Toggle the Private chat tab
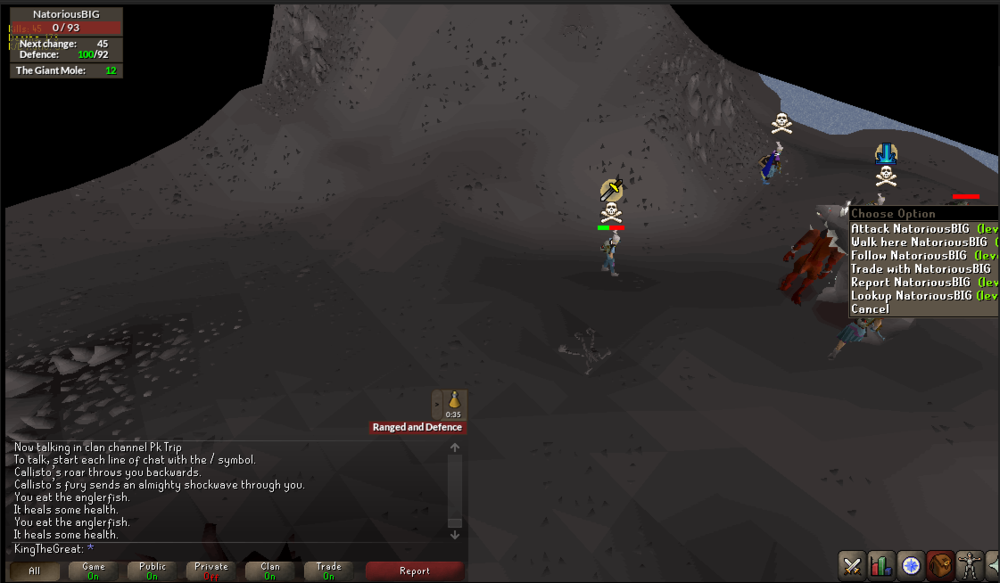The image size is (1000, 583). pos(211,571)
